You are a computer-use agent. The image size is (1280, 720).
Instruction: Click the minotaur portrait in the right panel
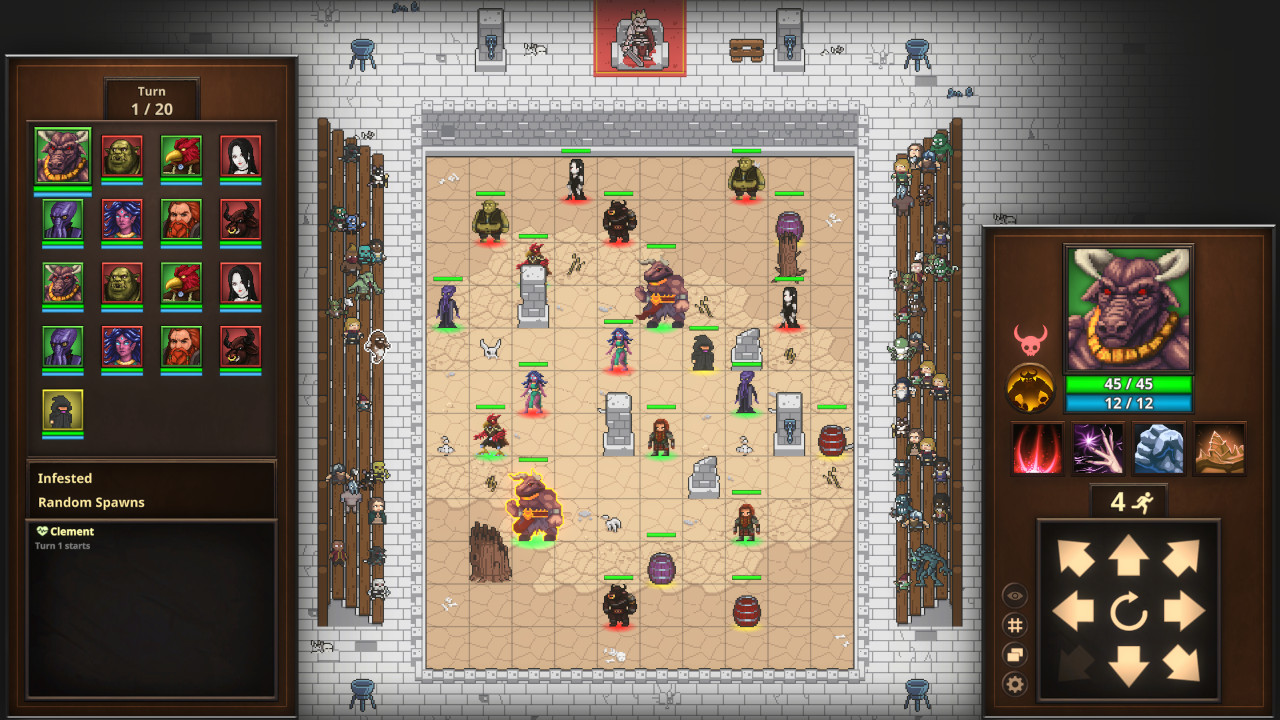coord(1127,307)
